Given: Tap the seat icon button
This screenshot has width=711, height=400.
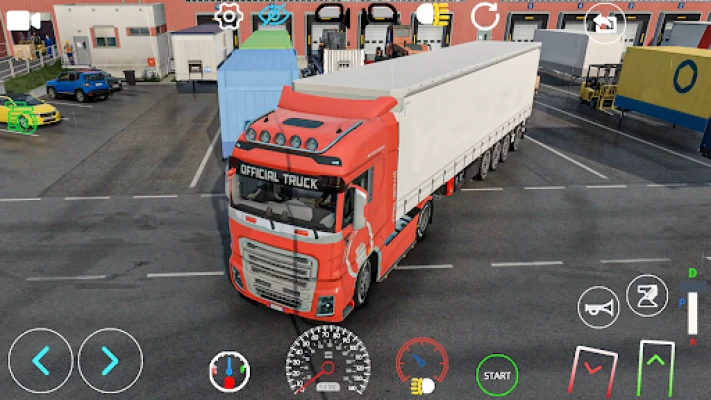Looking at the screenshot, I should pos(646,295).
